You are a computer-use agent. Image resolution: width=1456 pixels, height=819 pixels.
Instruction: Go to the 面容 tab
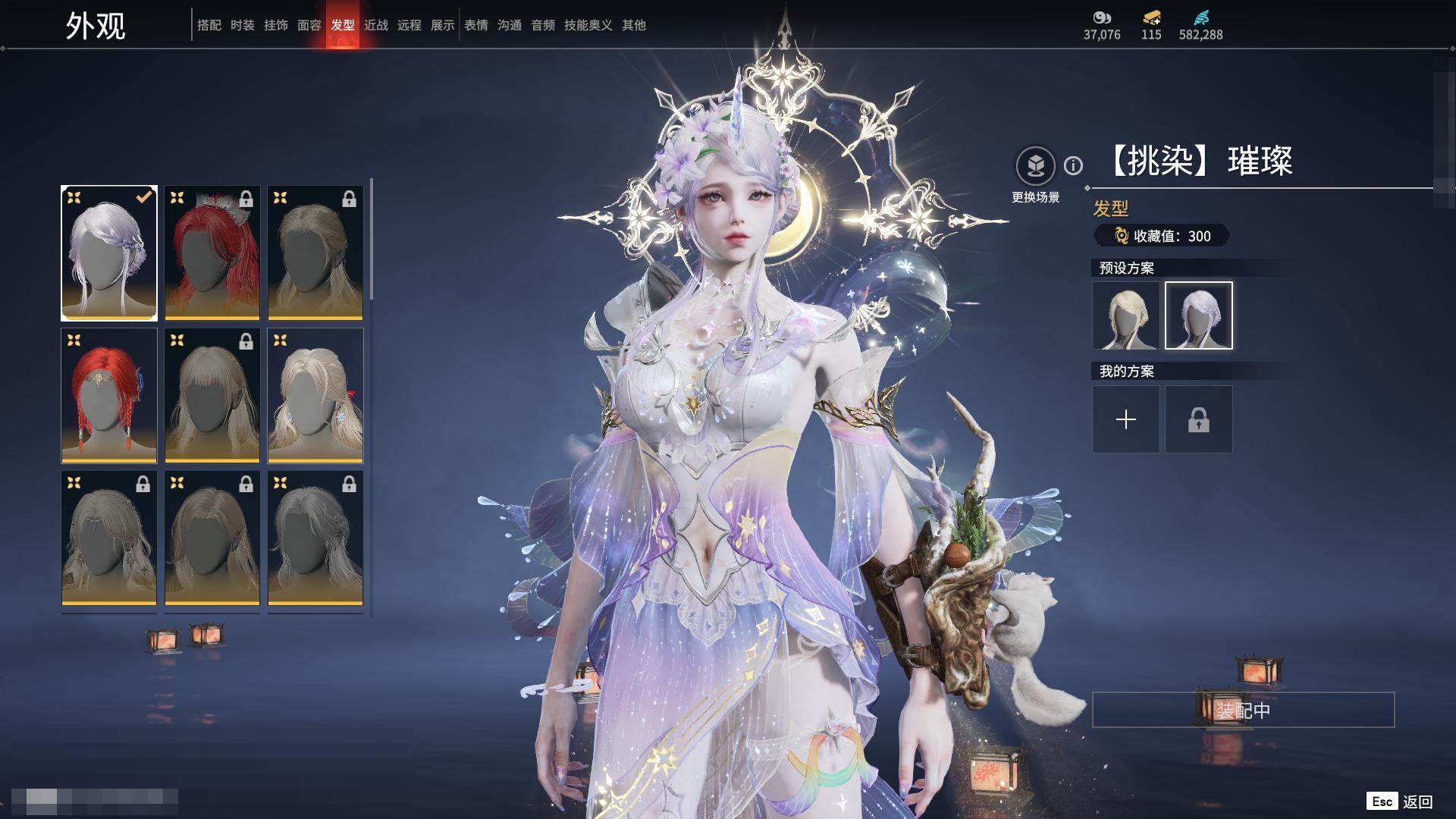[309, 25]
